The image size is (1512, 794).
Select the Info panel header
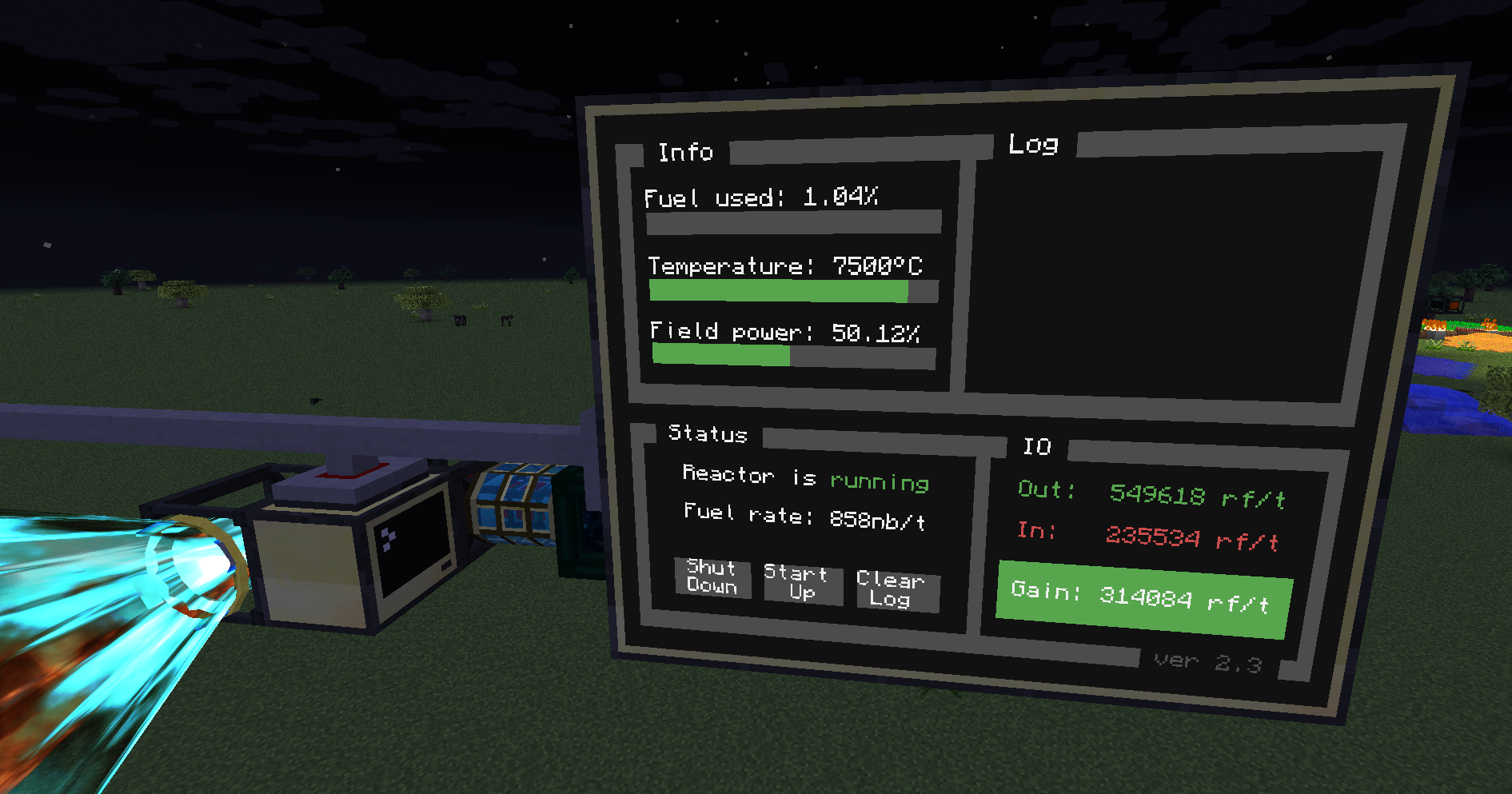[685, 152]
